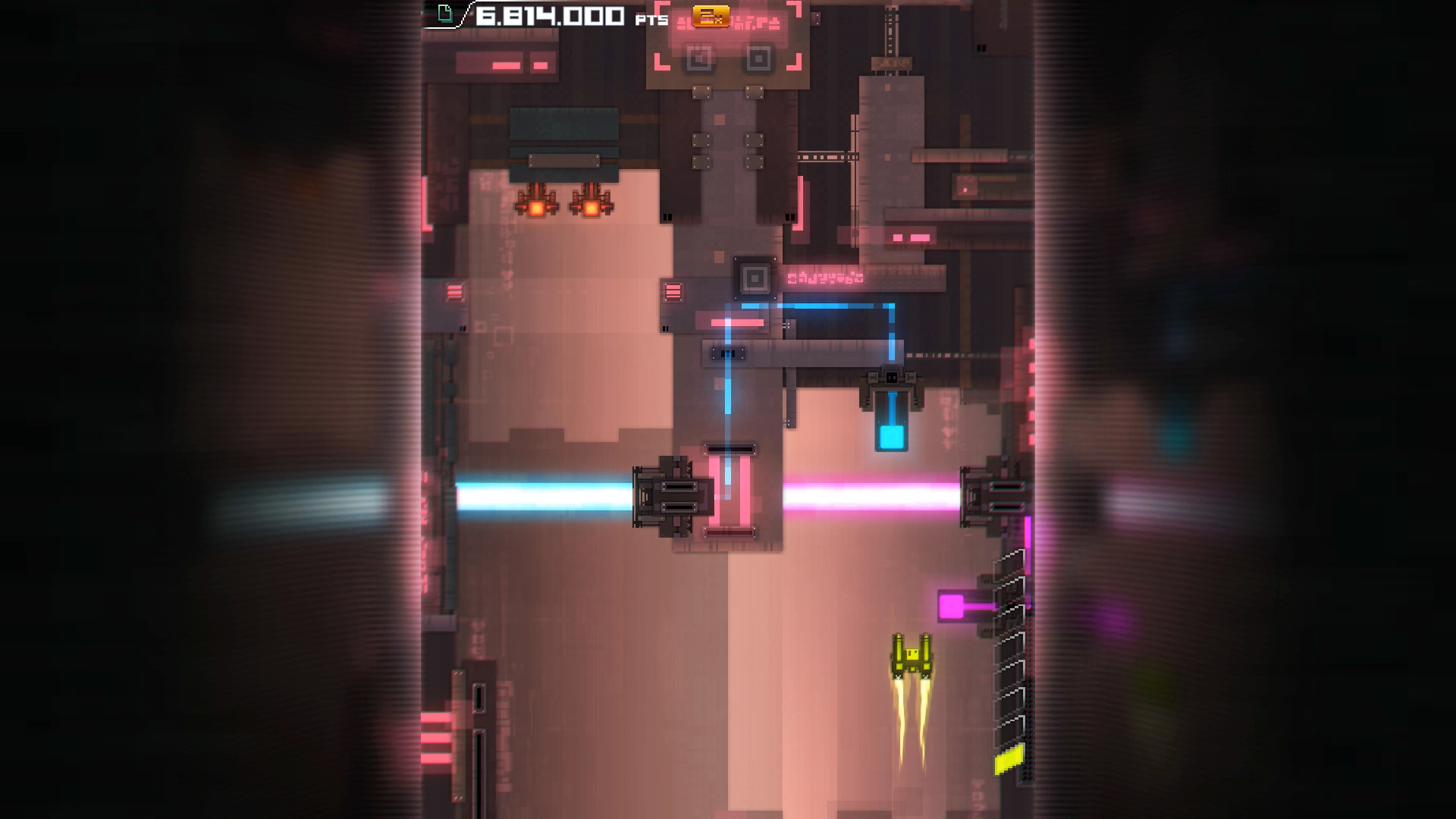Click the pink horizontal bar emitting blue beam
Screen dimensions: 1456x819
pos(736,322)
